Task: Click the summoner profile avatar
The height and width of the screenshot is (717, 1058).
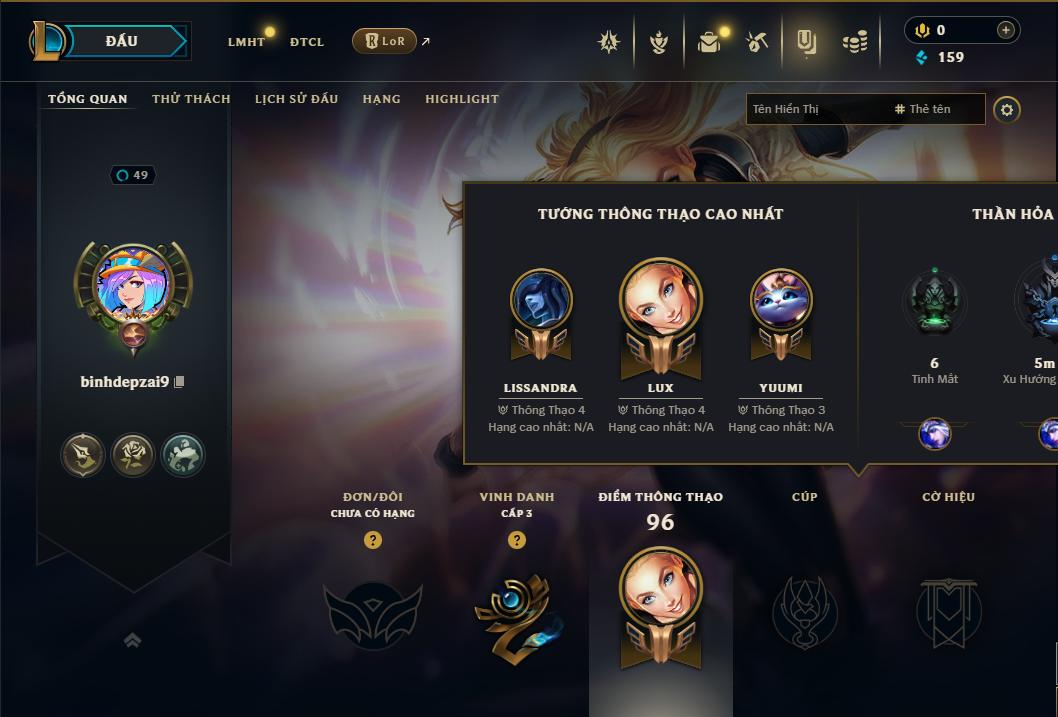Action: tap(133, 284)
